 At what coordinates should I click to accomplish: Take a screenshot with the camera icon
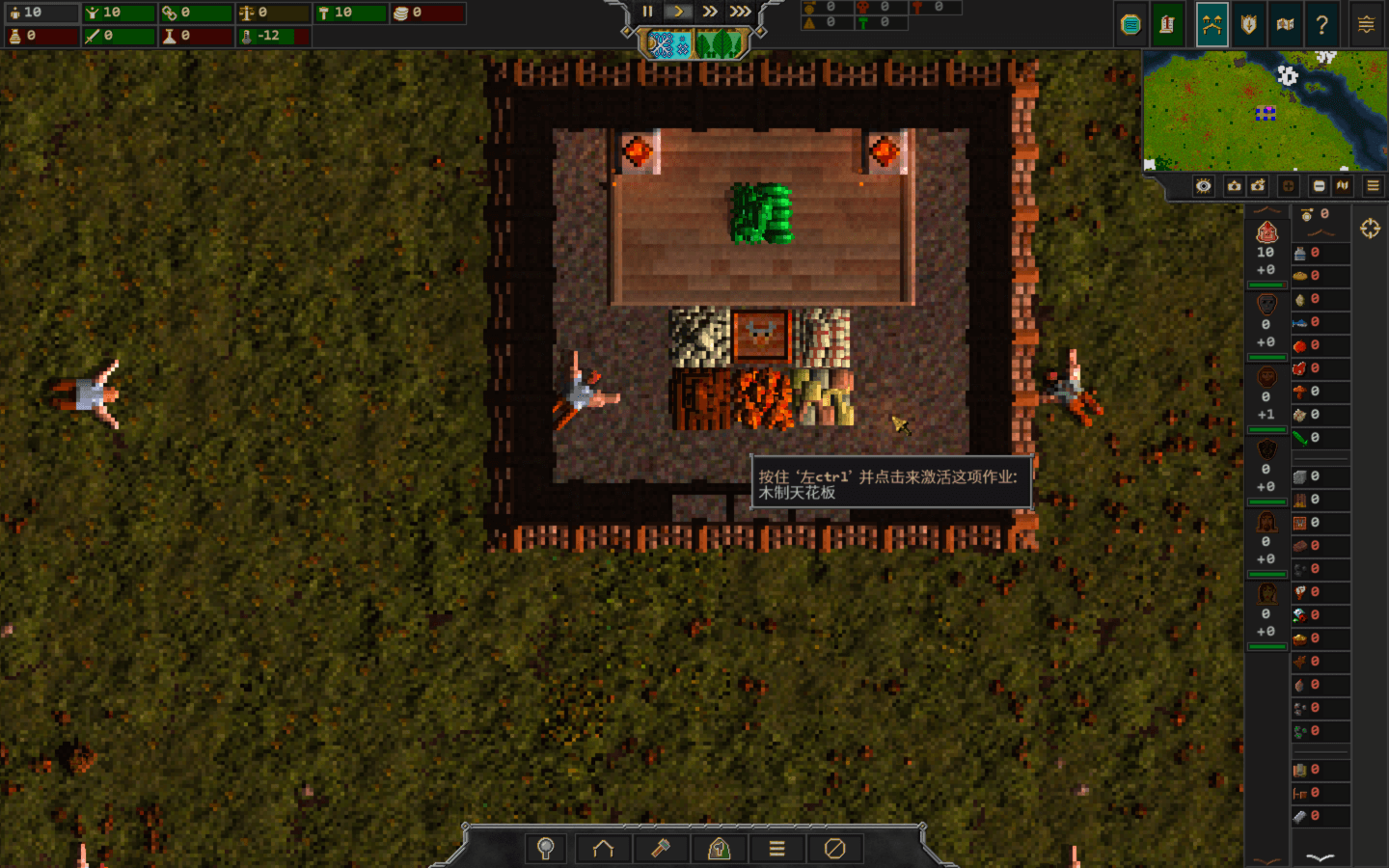coord(1234,186)
